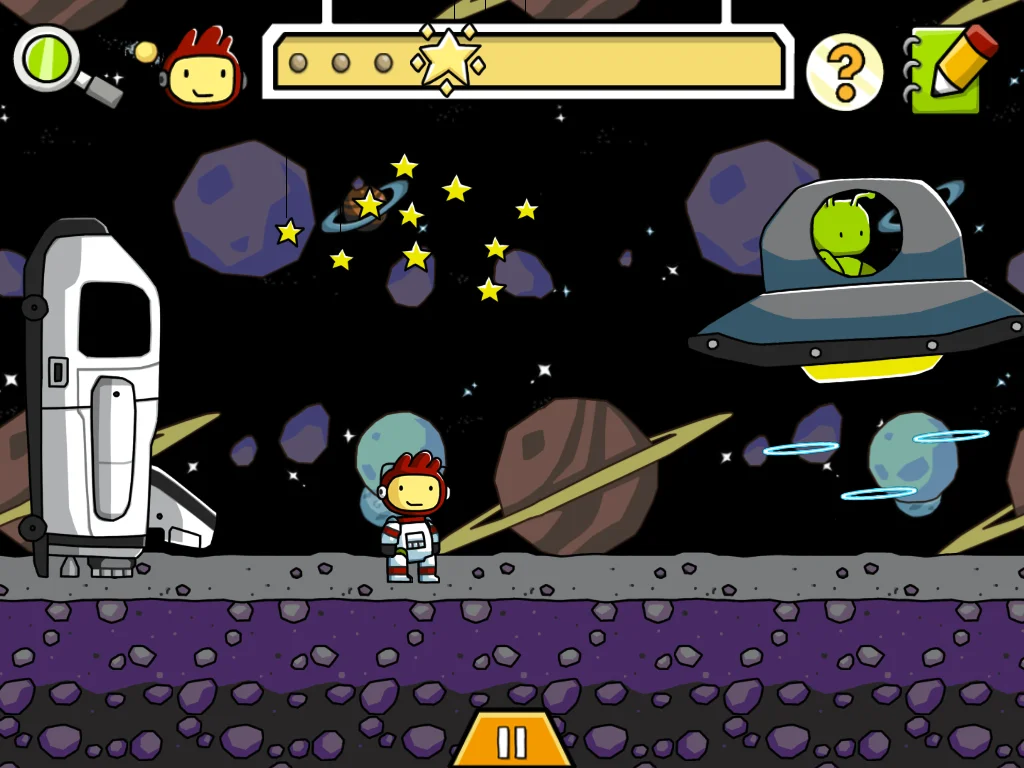The width and height of the screenshot is (1024, 768).
Task: Click the starite progress meter bar
Action: (x=528, y=62)
